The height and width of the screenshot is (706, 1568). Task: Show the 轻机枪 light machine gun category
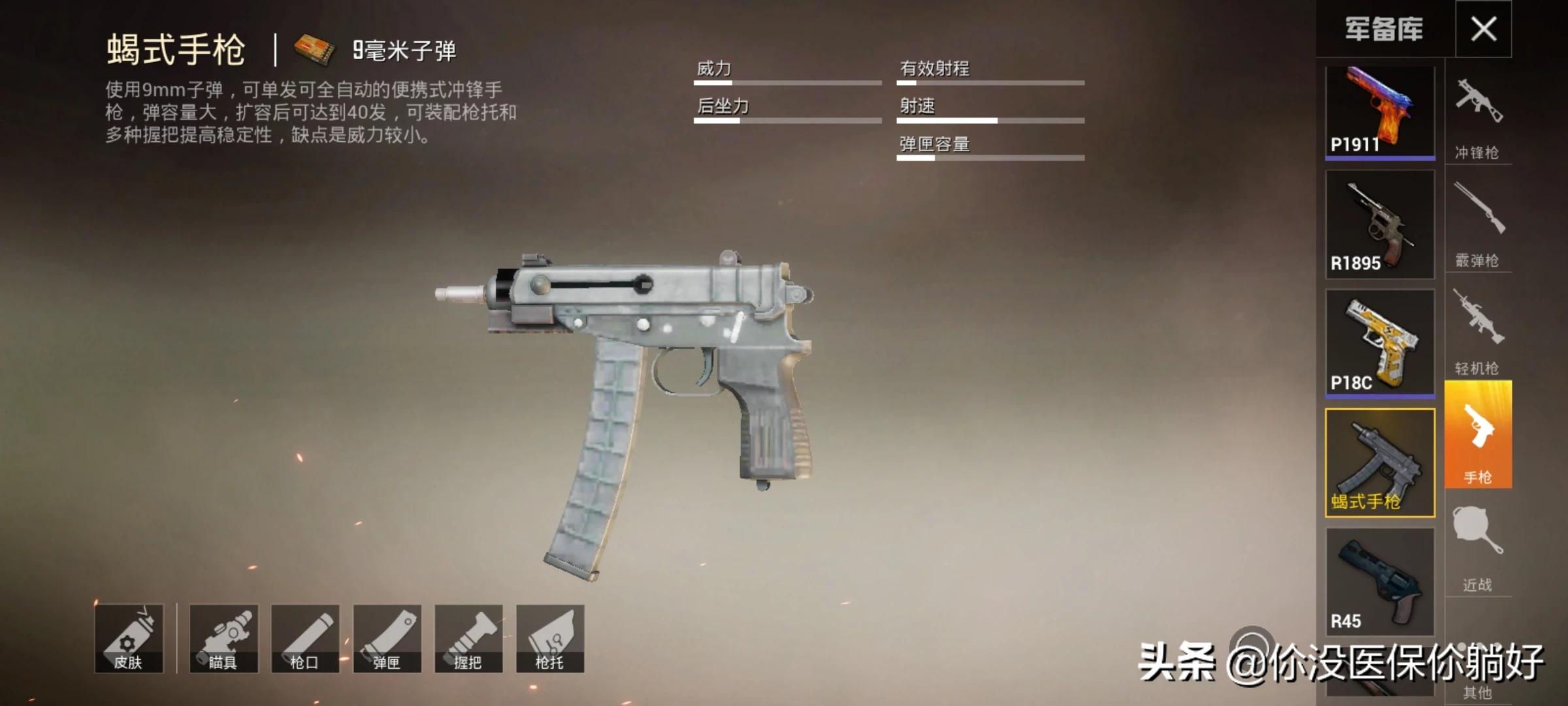[1478, 330]
